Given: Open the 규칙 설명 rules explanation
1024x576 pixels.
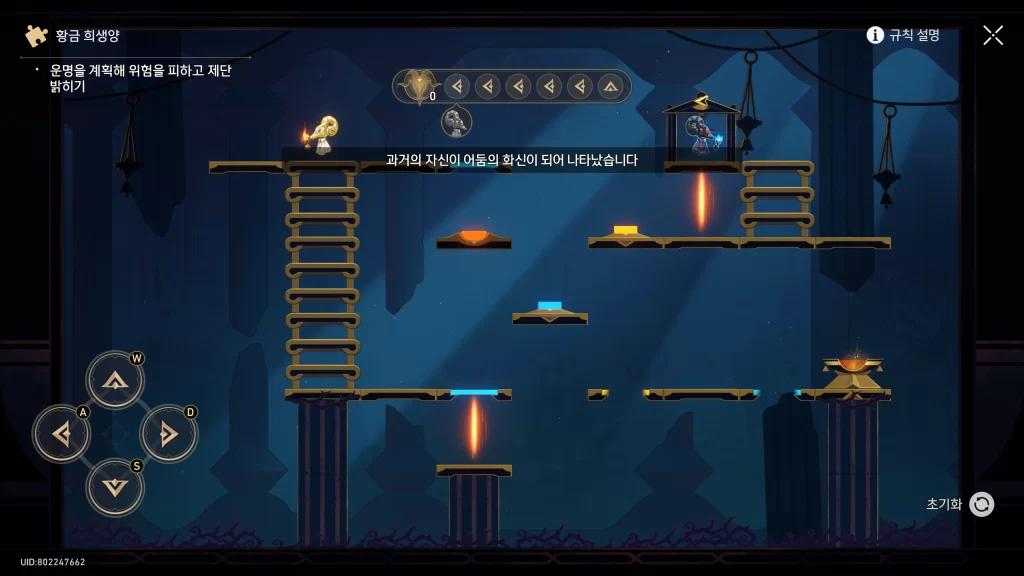Looking at the screenshot, I should (903, 35).
